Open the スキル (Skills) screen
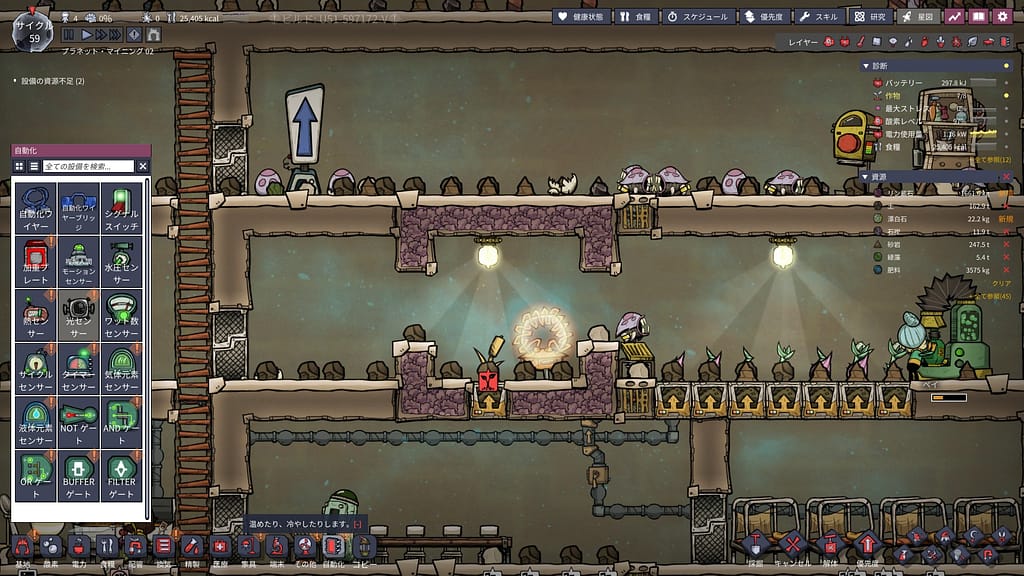1024x576 pixels. [x=819, y=16]
